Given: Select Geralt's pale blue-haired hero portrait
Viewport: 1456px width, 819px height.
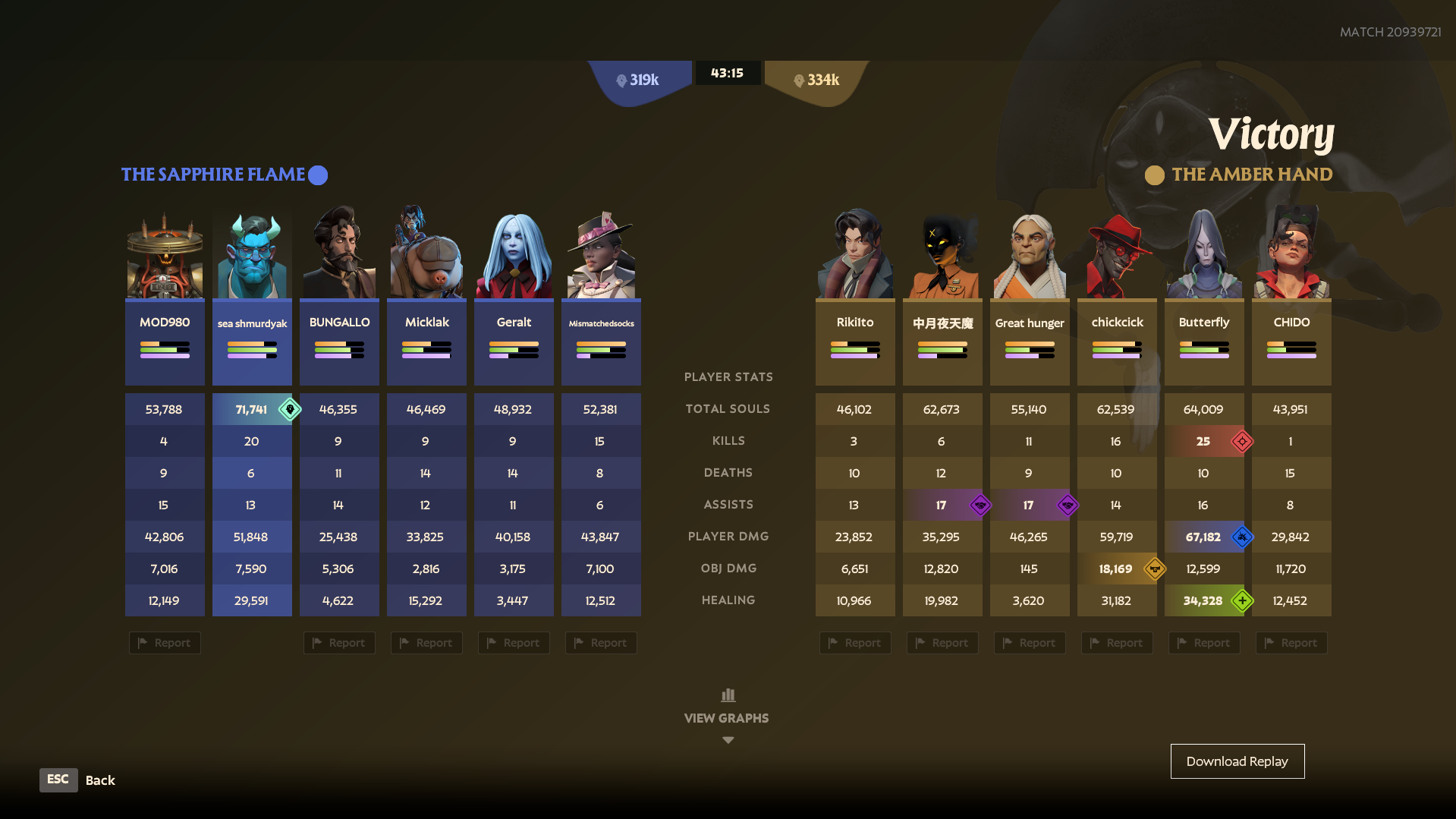Looking at the screenshot, I should click(514, 256).
